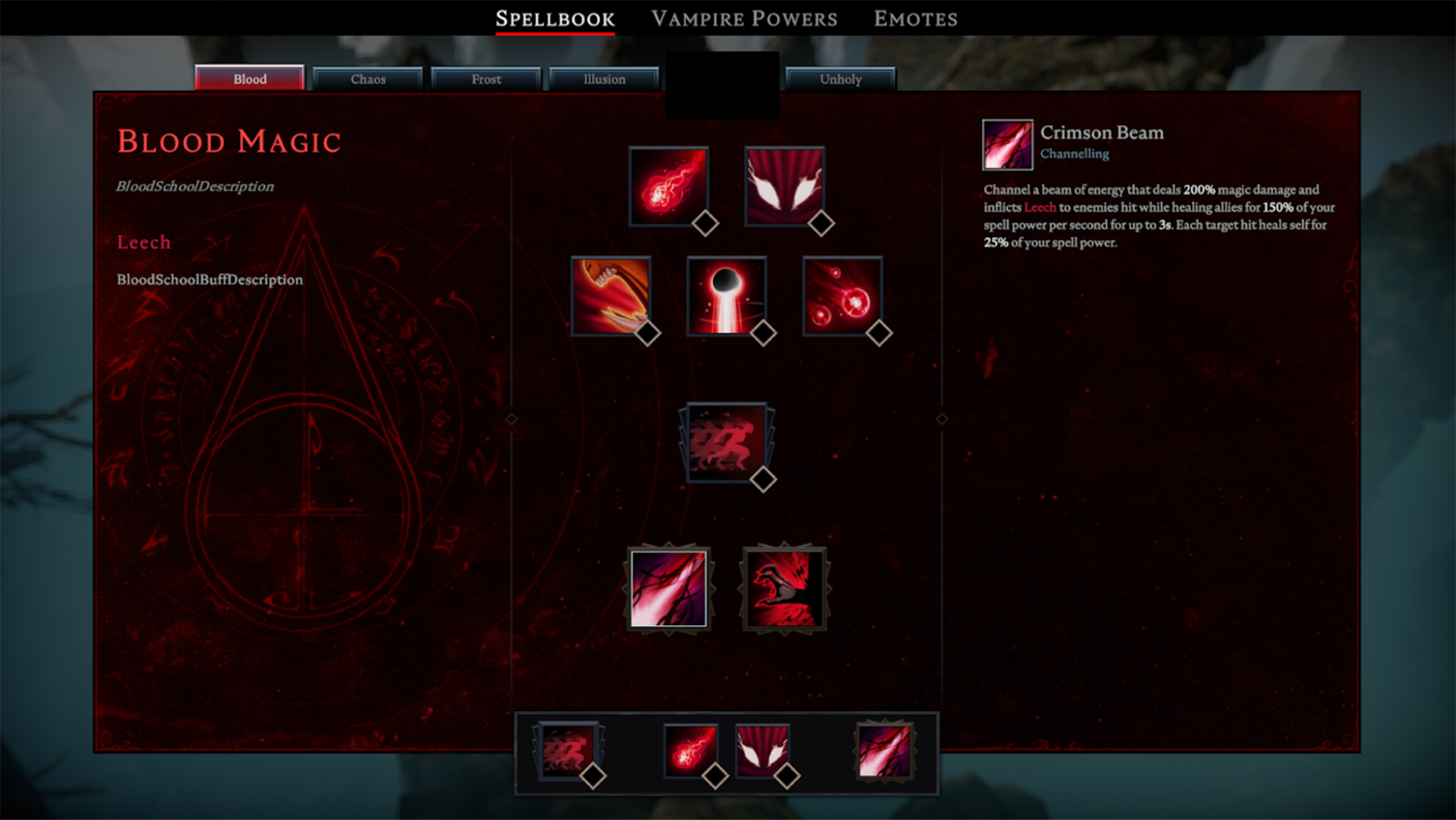Choose the Illusion school tab

tap(604, 79)
